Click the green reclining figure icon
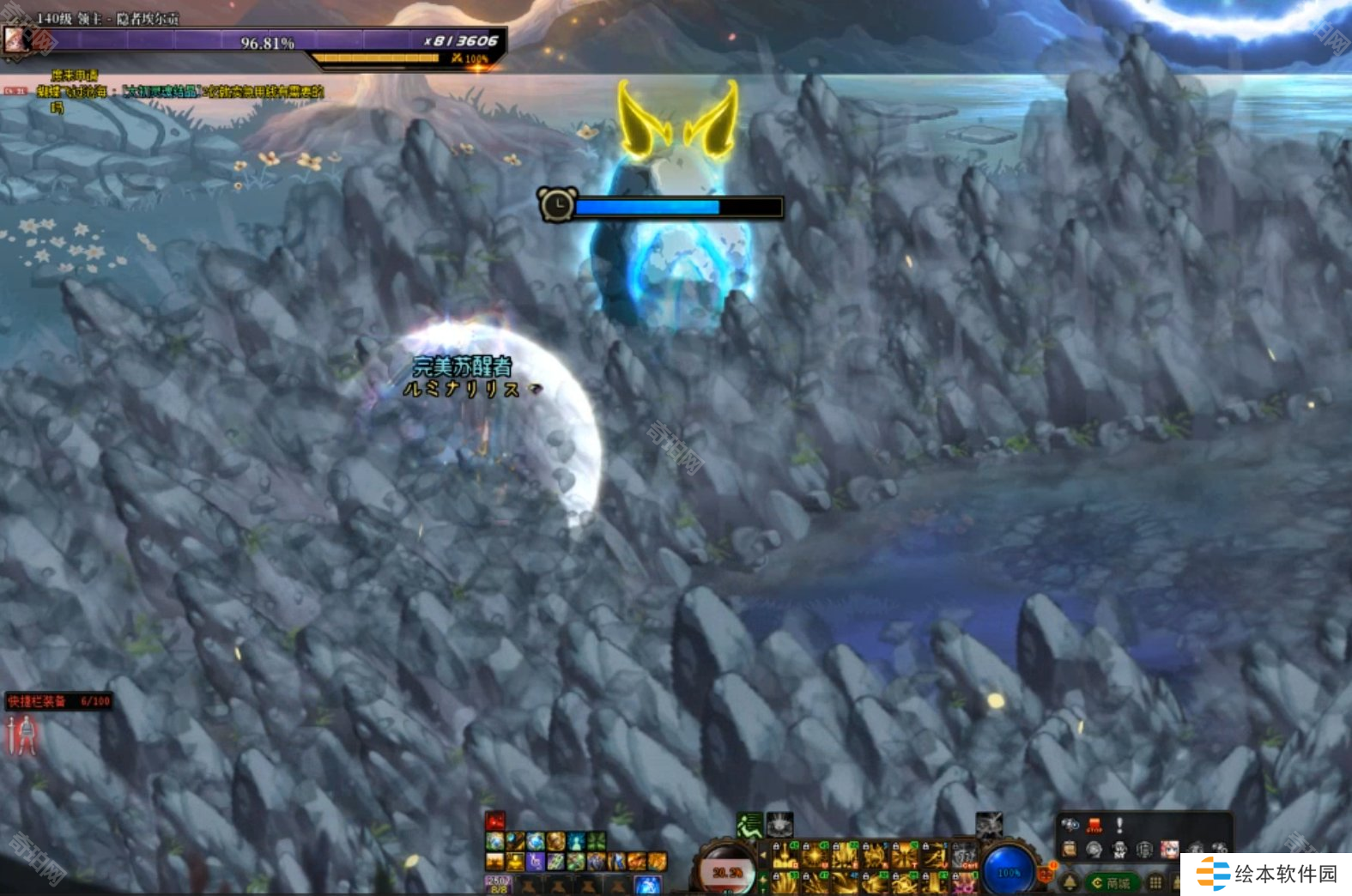The height and width of the screenshot is (896, 1352). [x=749, y=826]
